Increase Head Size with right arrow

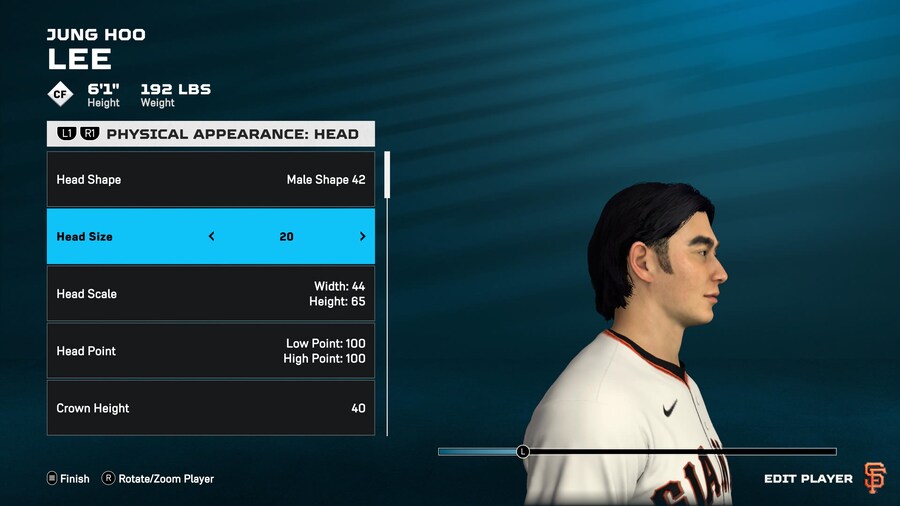[362, 237]
